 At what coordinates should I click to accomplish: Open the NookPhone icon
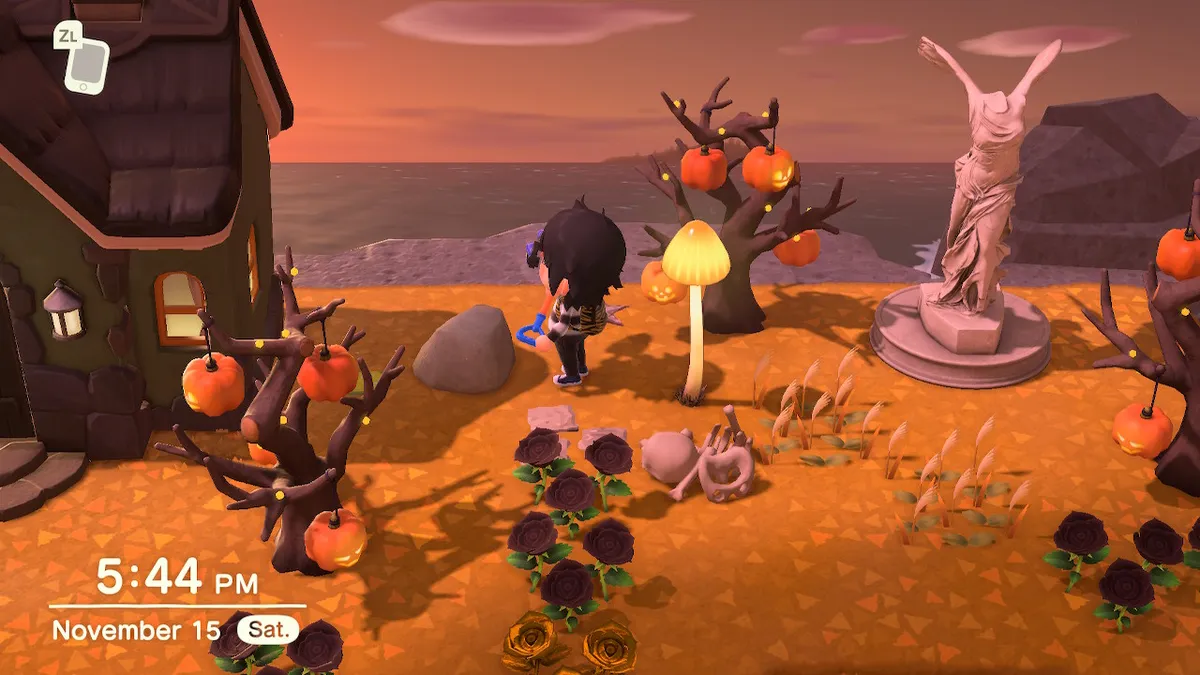click(x=86, y=65)
